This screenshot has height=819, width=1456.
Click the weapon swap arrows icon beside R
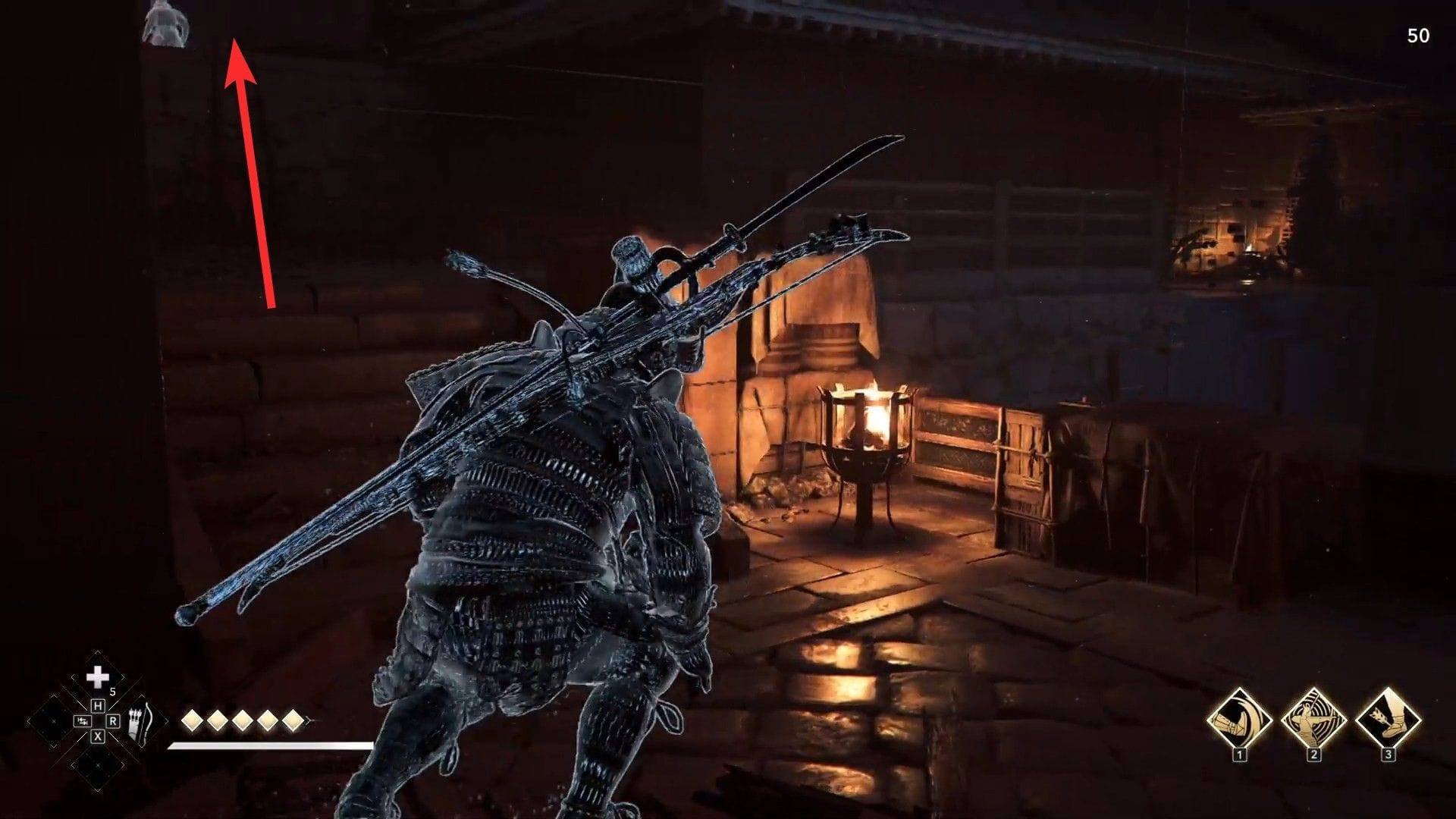pyautogui.click(x=82, y=721)
